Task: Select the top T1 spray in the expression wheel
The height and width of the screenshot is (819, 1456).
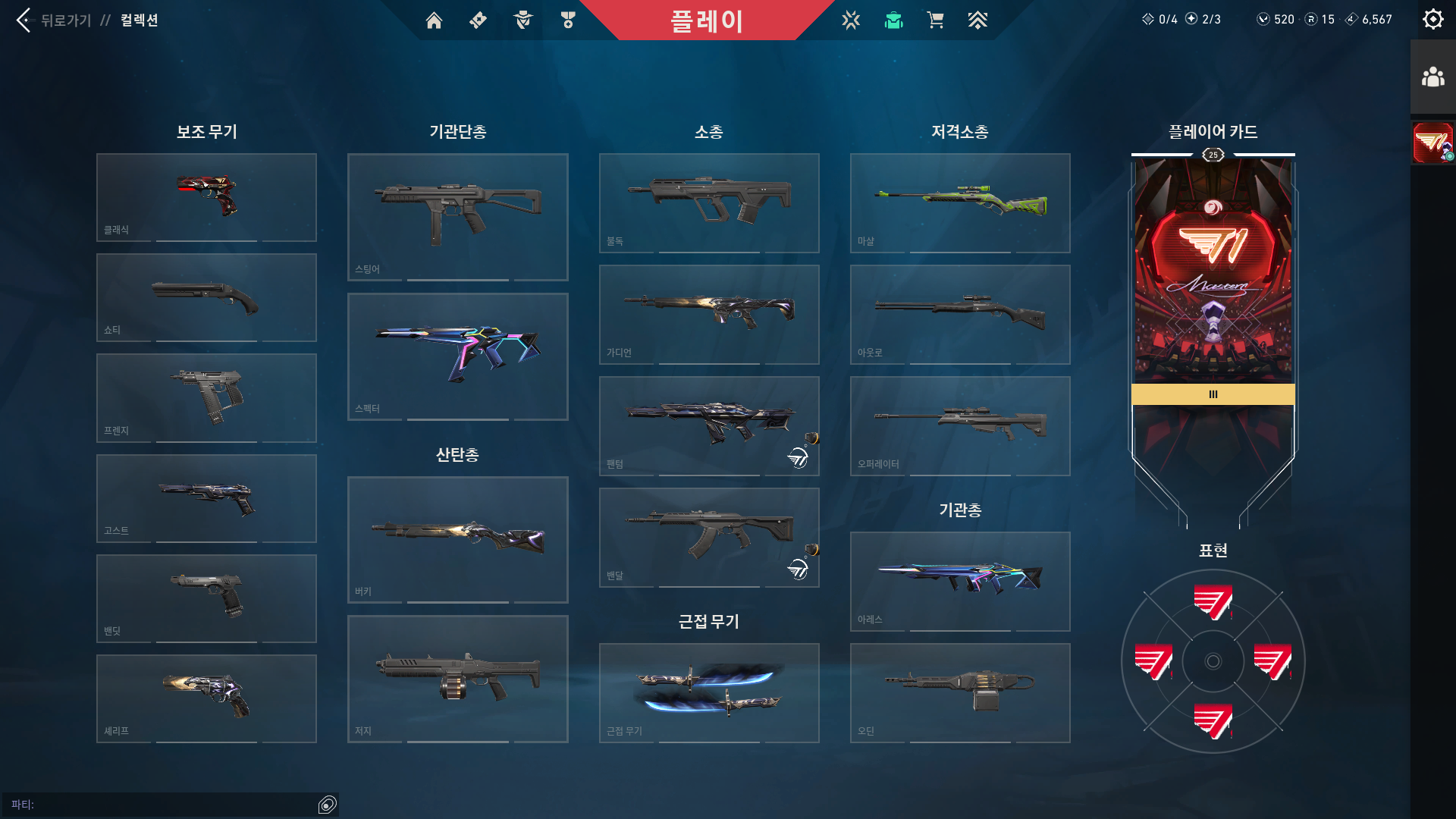Action: (x=1212, y=603)
